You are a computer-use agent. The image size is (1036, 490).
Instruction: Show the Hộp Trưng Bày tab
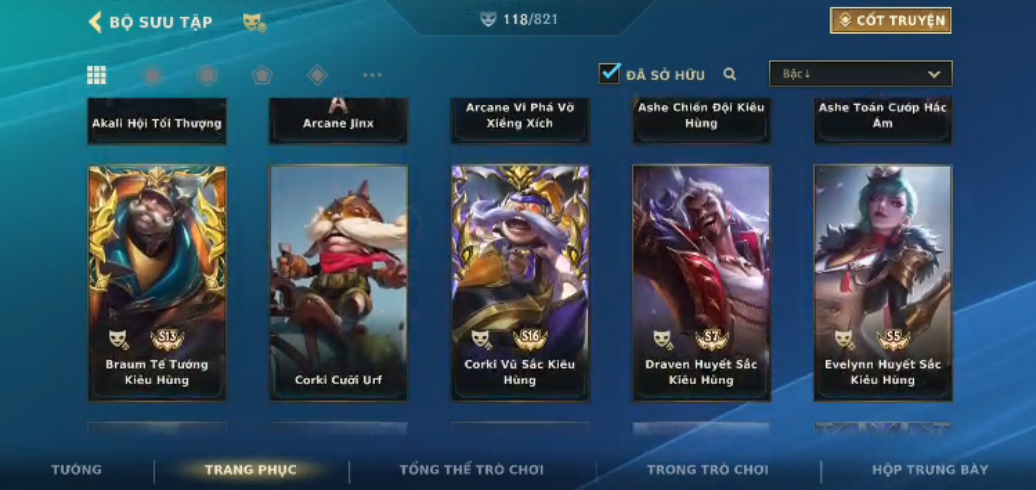click(x=929, y=470)
